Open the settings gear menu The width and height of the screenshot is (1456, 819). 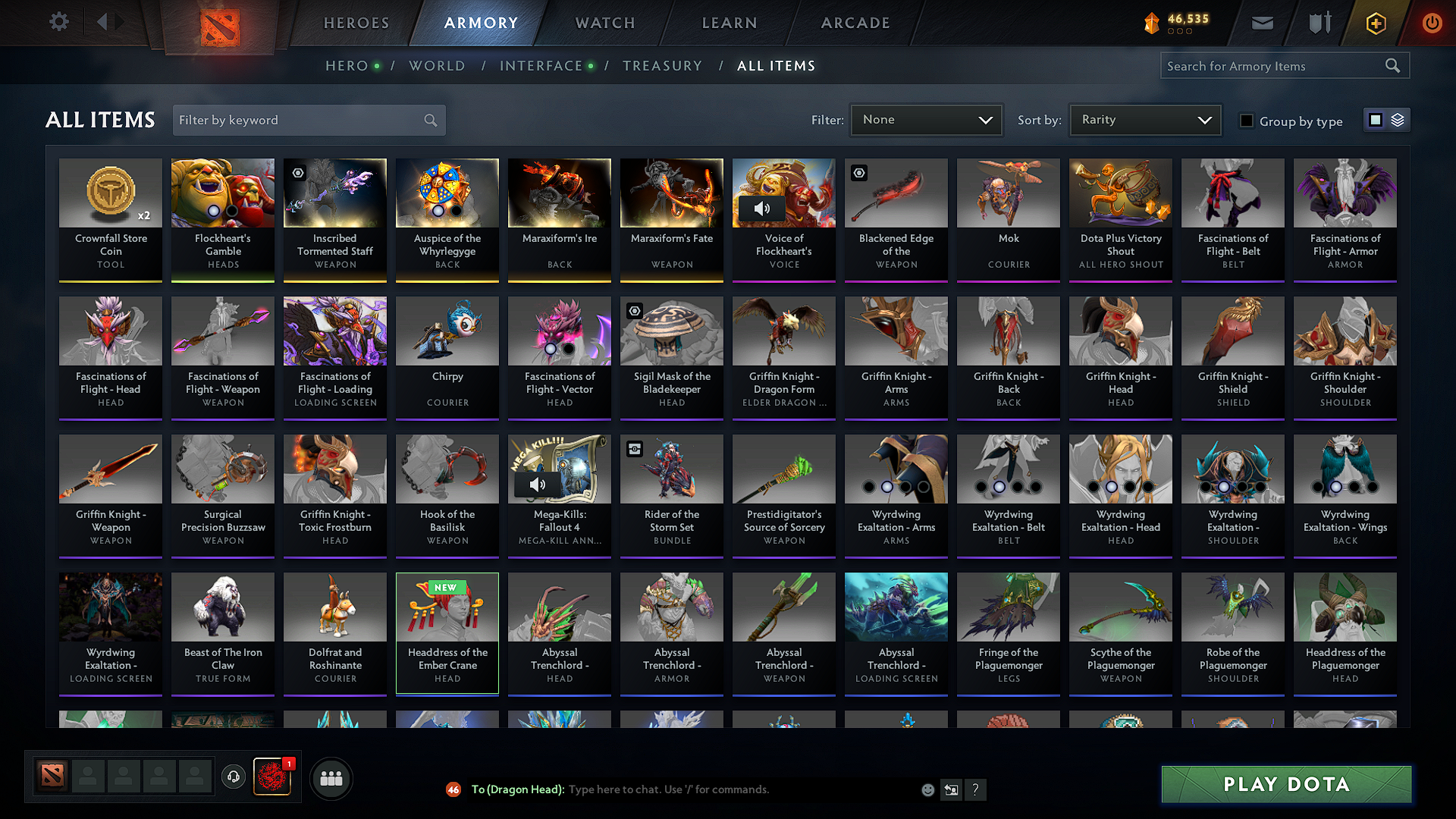58,23
